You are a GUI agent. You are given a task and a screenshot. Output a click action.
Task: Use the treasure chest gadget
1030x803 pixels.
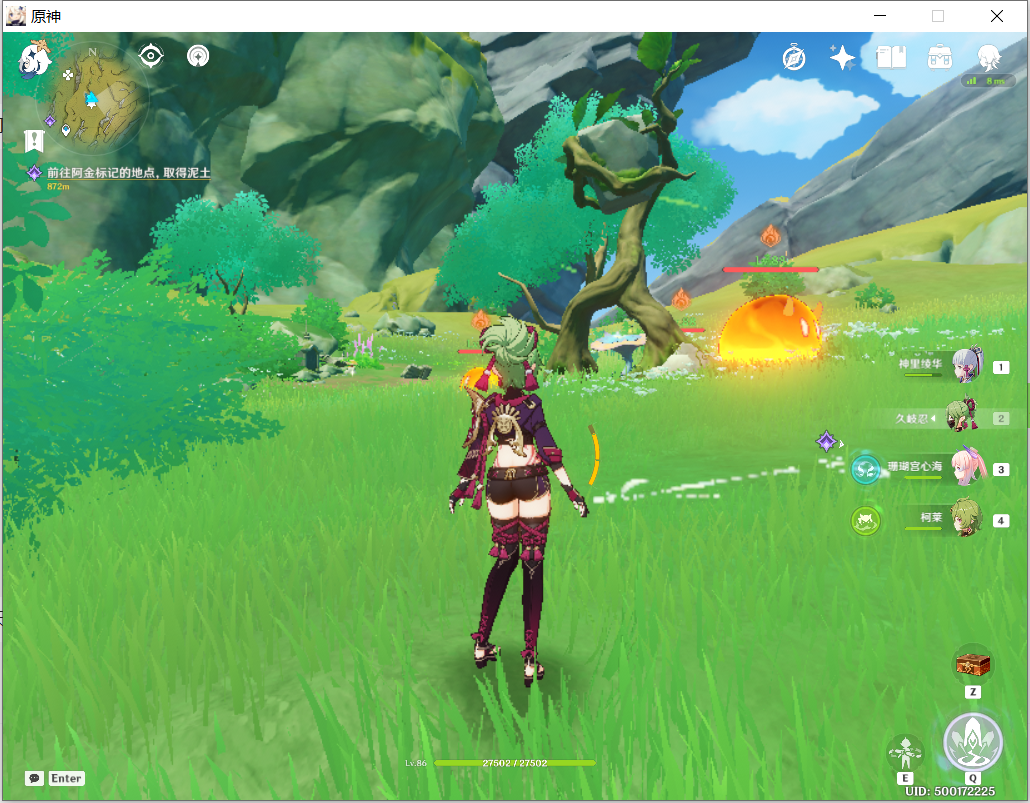(x=972, y=663)
